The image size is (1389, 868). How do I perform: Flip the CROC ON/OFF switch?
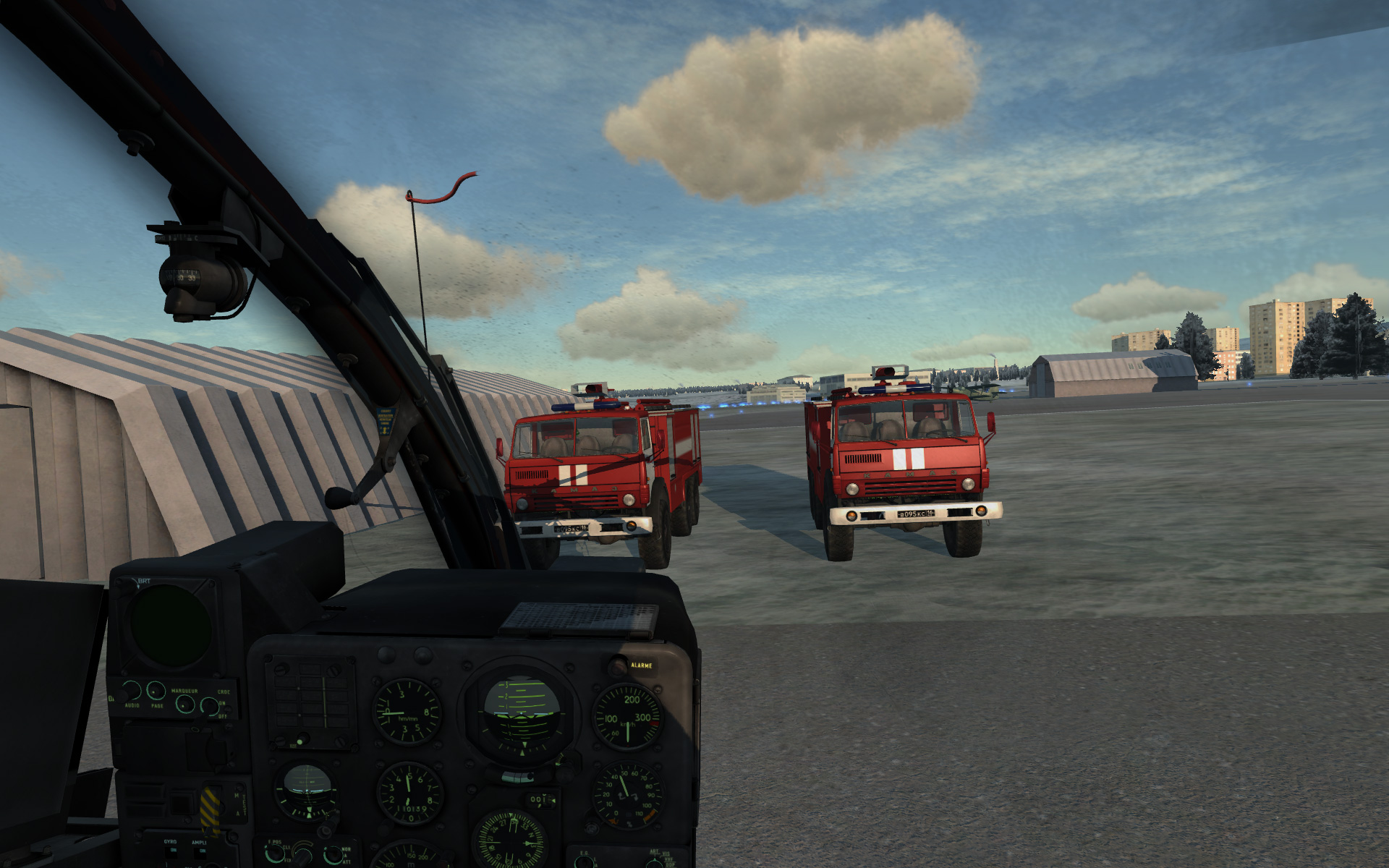tap(210, 705)
